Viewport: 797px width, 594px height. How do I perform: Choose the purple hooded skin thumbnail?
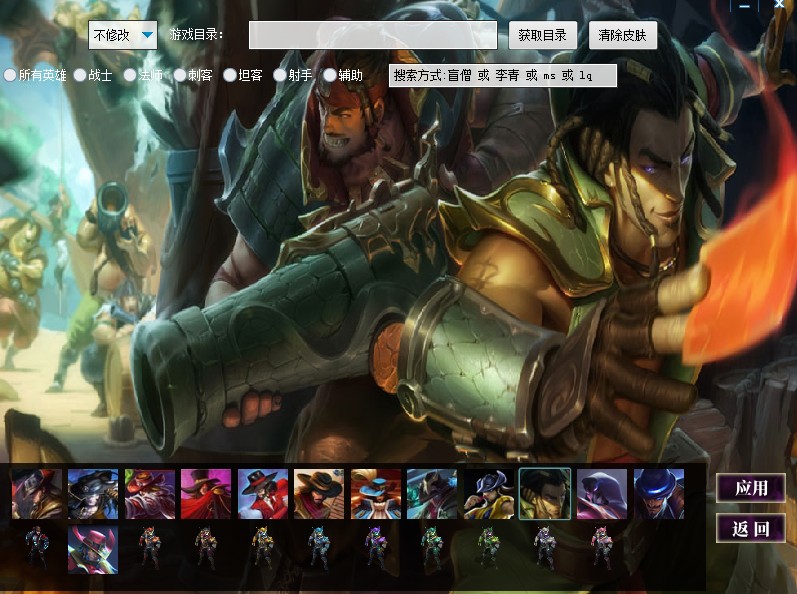[x=602, y=494]
